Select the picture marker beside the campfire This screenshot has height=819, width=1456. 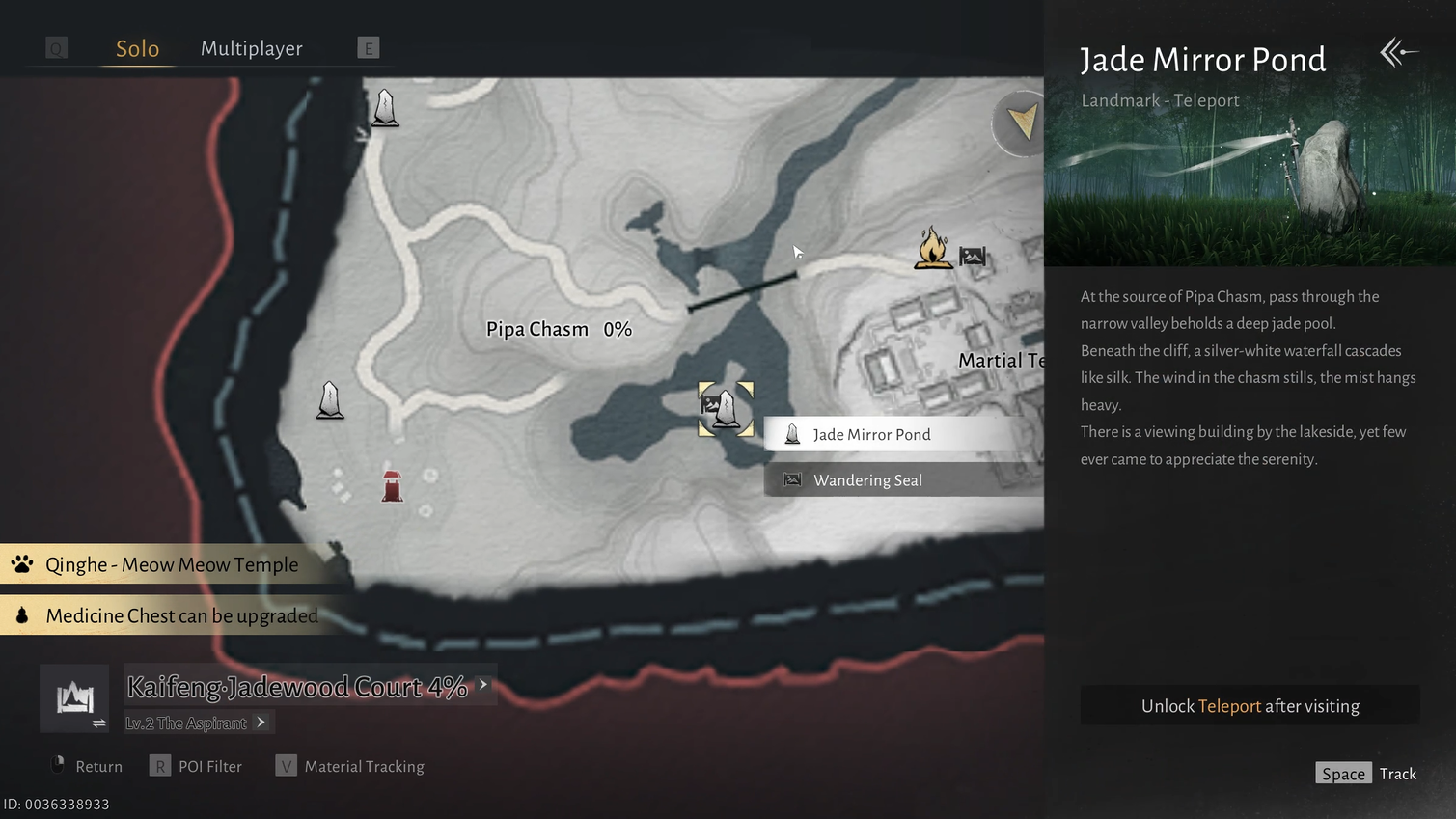[x=973, y=256]
